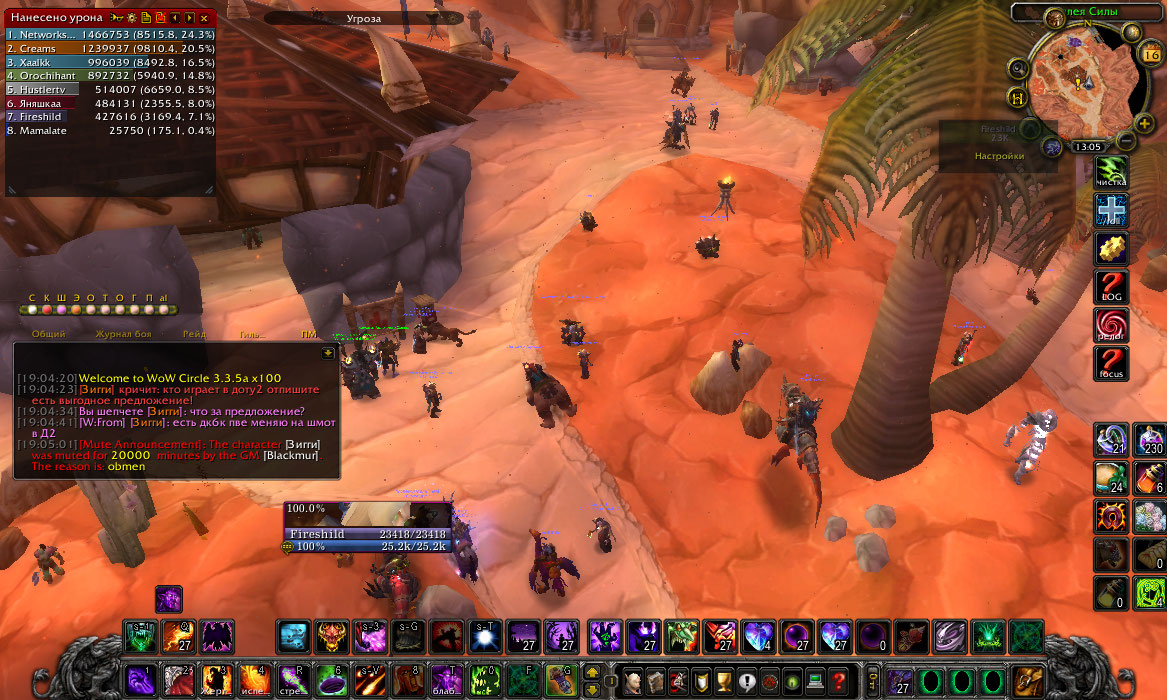Switch to the Журнал боя chat tab
Screen dimensions: 1167x700
(123, 334)
